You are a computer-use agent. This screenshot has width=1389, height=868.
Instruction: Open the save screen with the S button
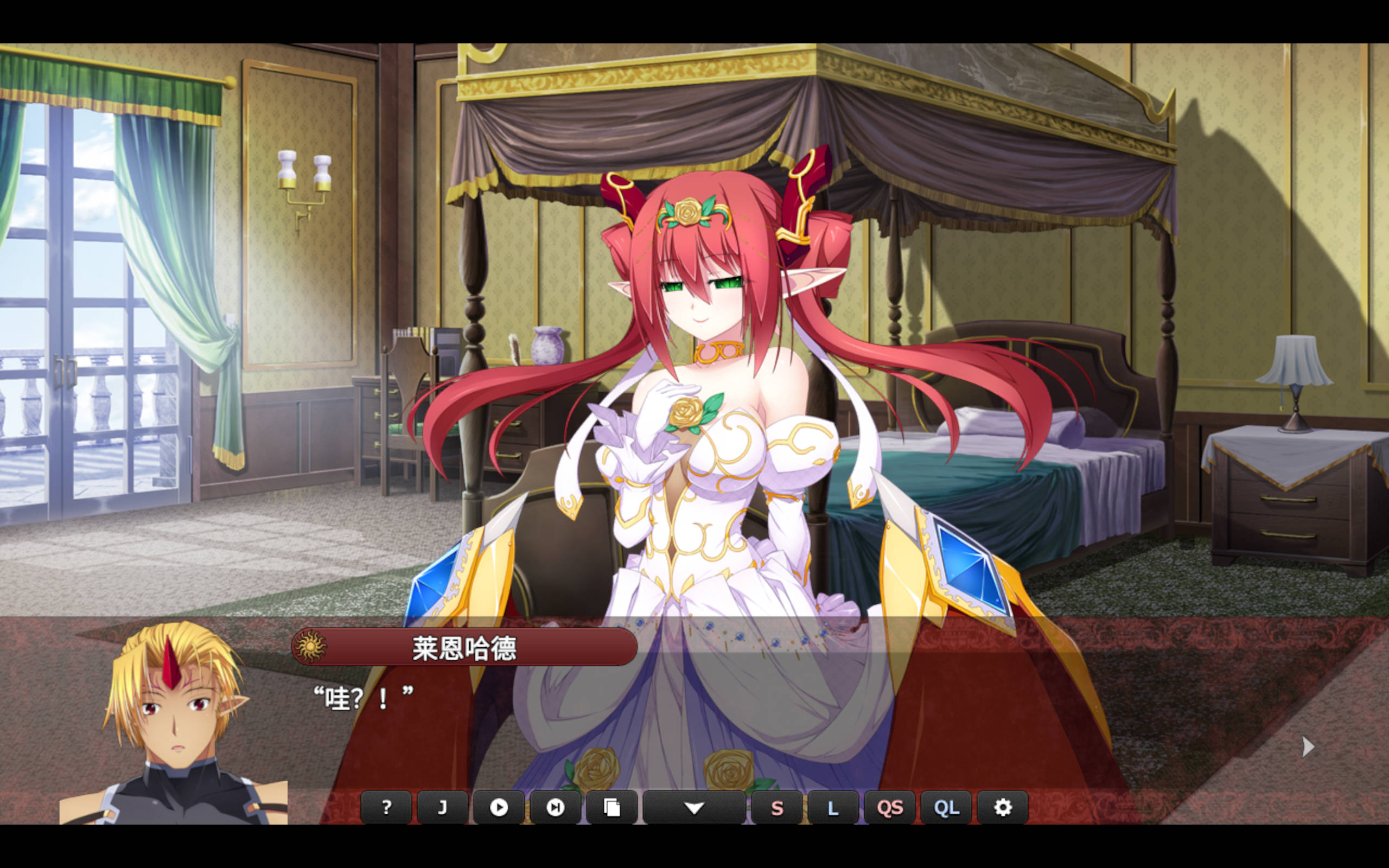point(777,807)
